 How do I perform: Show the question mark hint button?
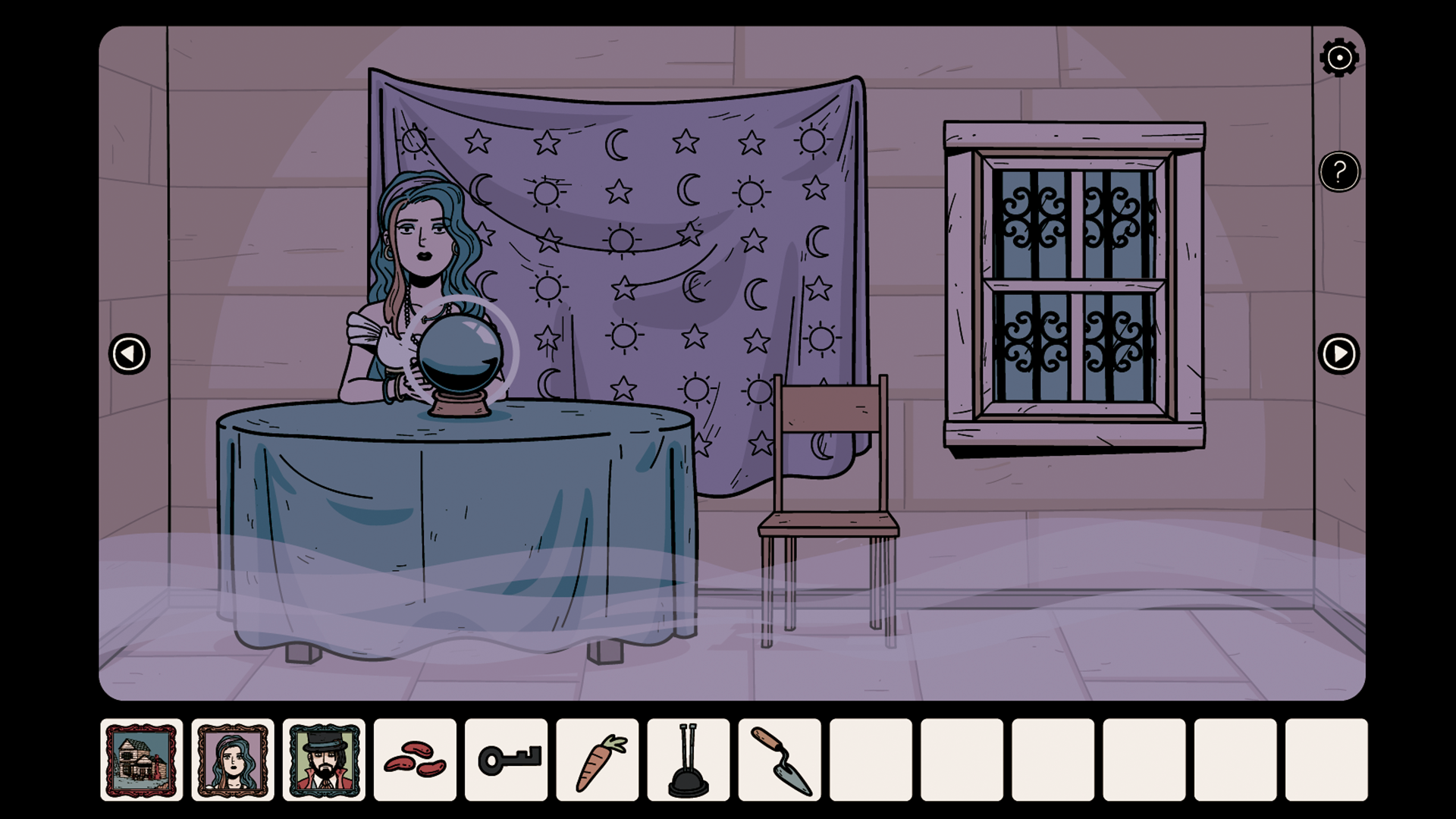tap(1338, 172)
